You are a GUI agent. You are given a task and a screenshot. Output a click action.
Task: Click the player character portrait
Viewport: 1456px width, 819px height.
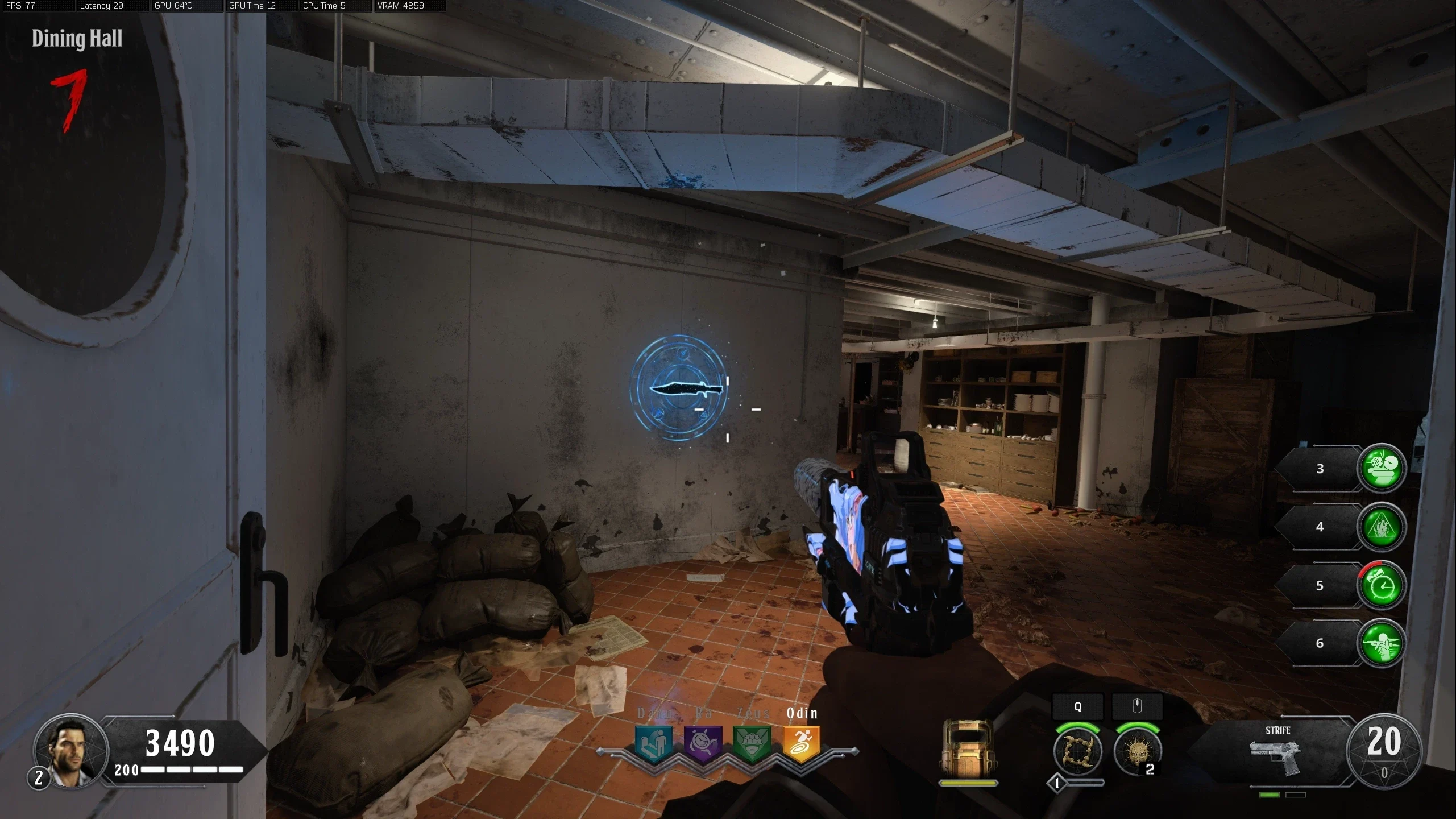click(70, 751)
